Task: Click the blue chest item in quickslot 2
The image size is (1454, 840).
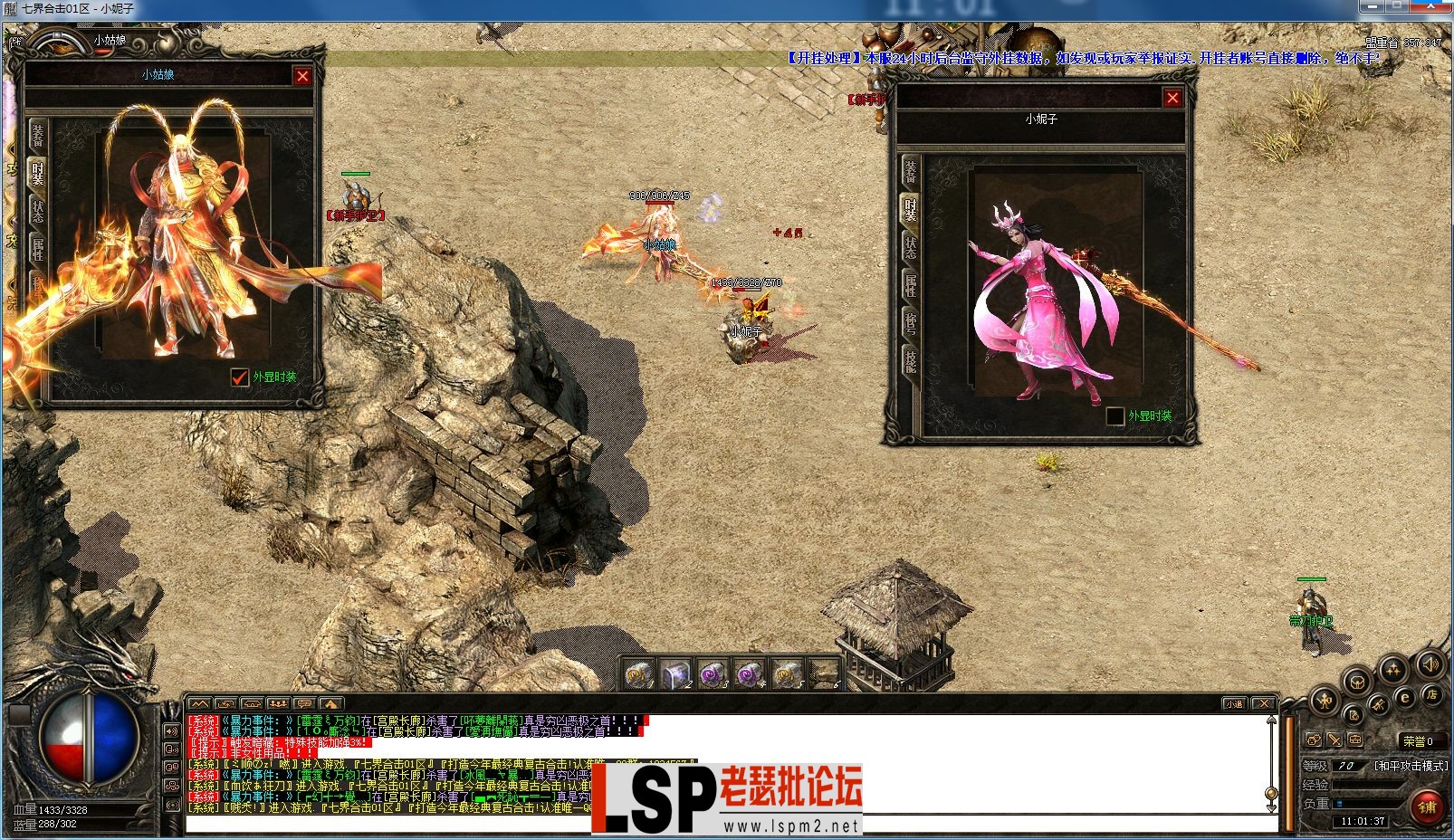Action: point(674,674)
